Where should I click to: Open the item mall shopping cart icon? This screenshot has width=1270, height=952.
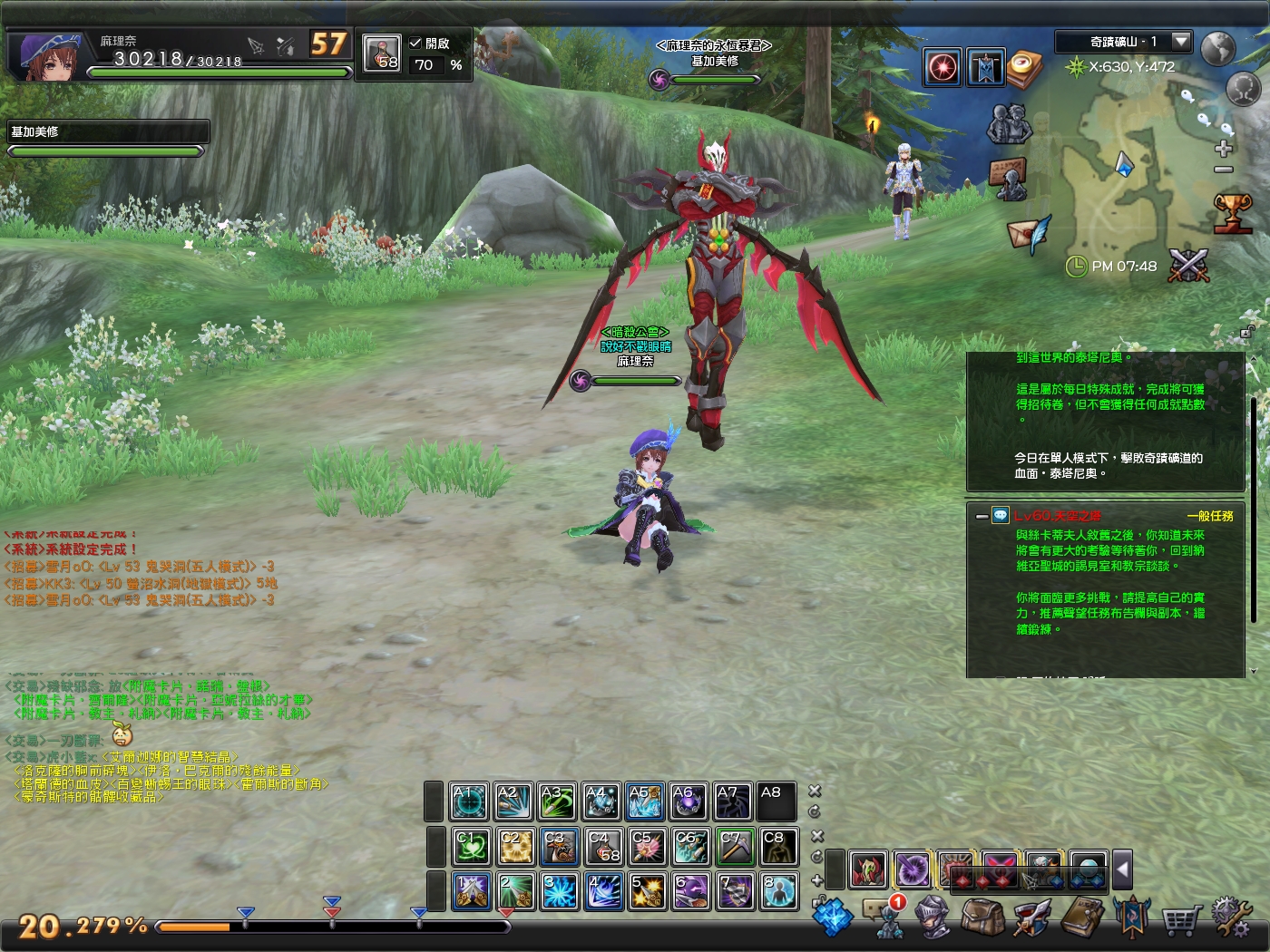click(x=1180, y=918)
